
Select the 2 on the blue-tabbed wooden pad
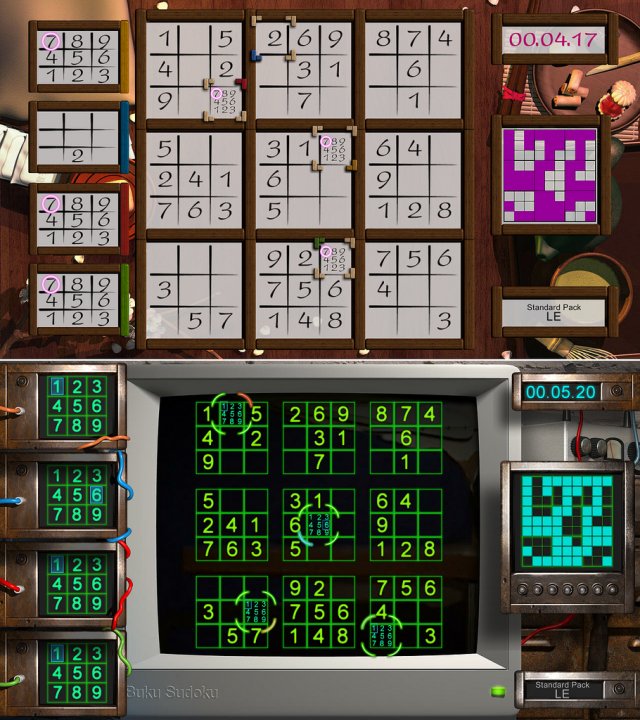(x=77, y=155)
